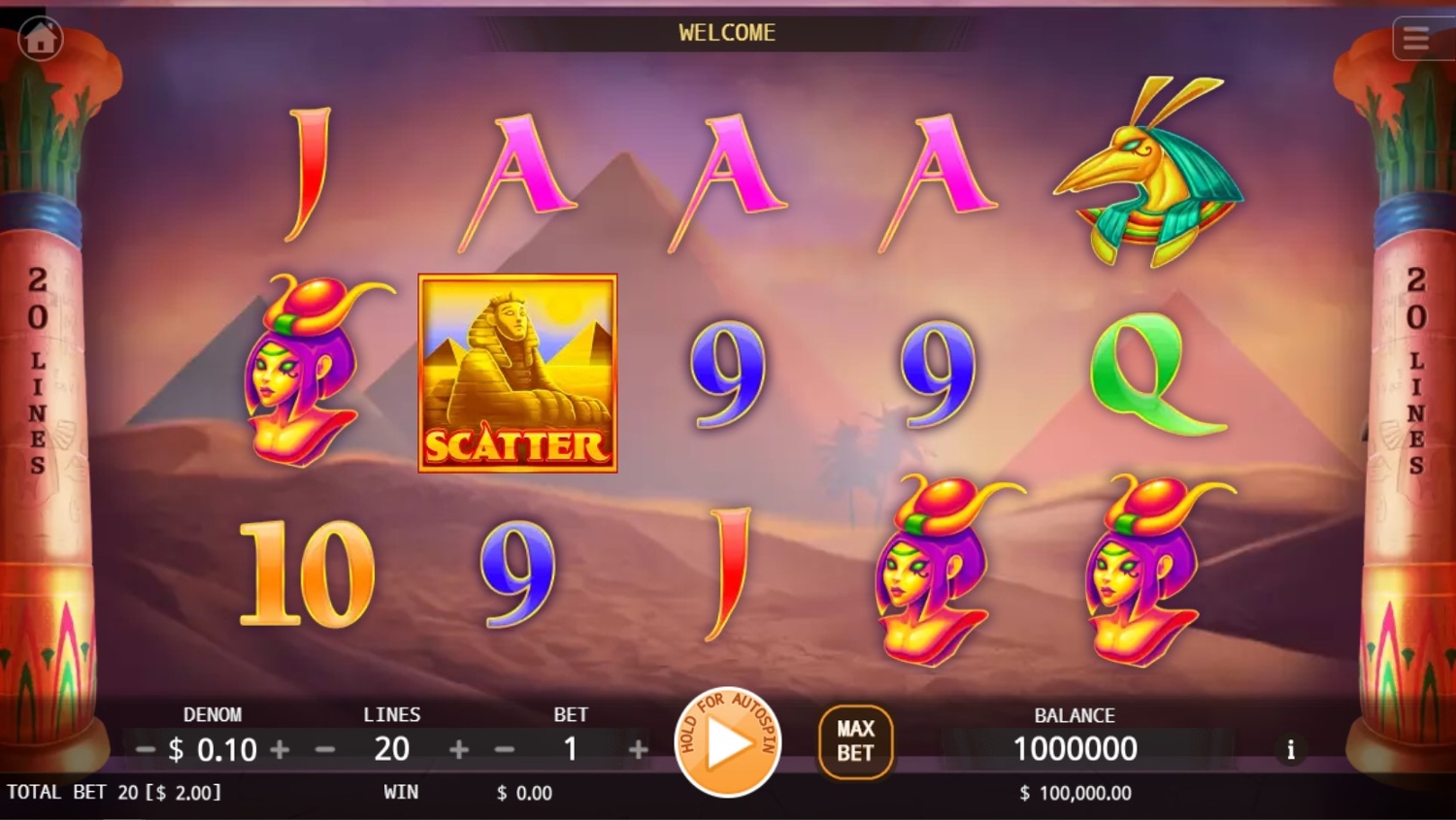Go to the home screen
This screenshot has height=820, width=1456.
pos(41,39)
